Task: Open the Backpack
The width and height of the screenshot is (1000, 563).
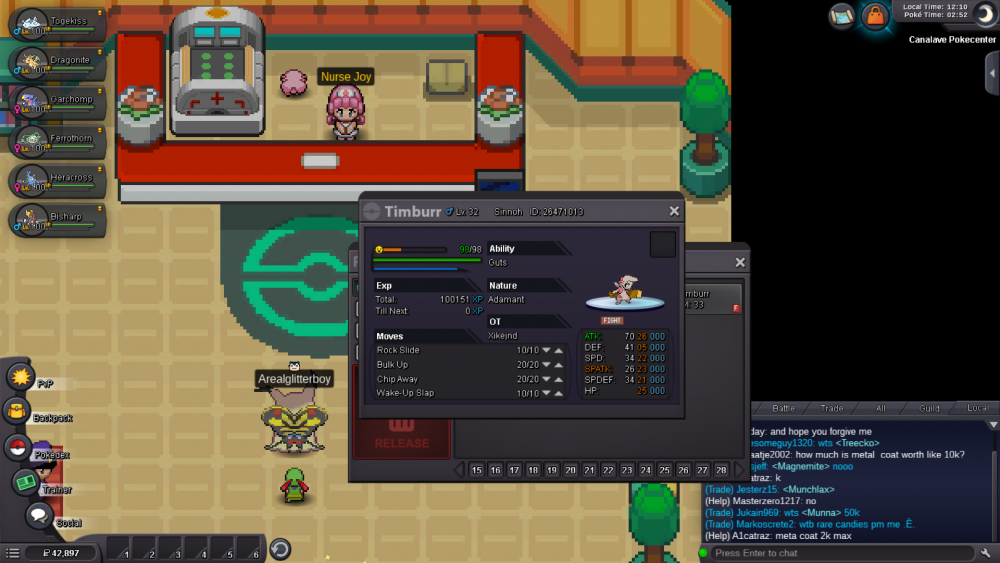Action: pyautogui.click(x=17, y=411)
